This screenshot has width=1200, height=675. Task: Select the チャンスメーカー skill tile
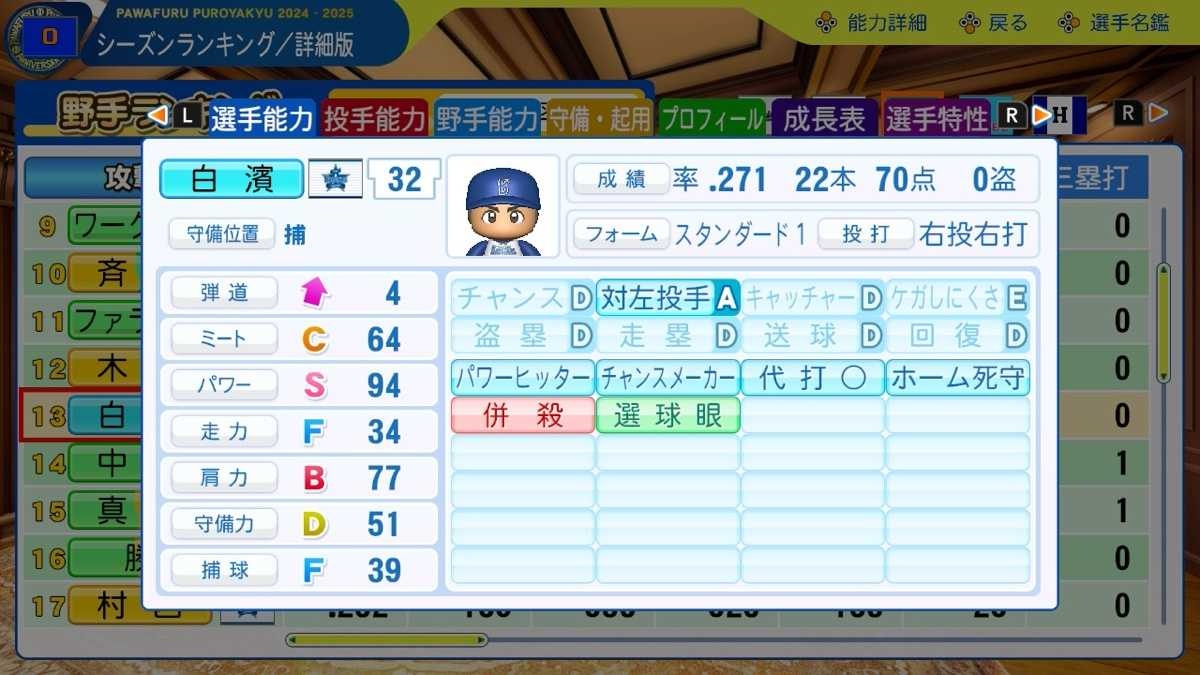click(667, 378)
